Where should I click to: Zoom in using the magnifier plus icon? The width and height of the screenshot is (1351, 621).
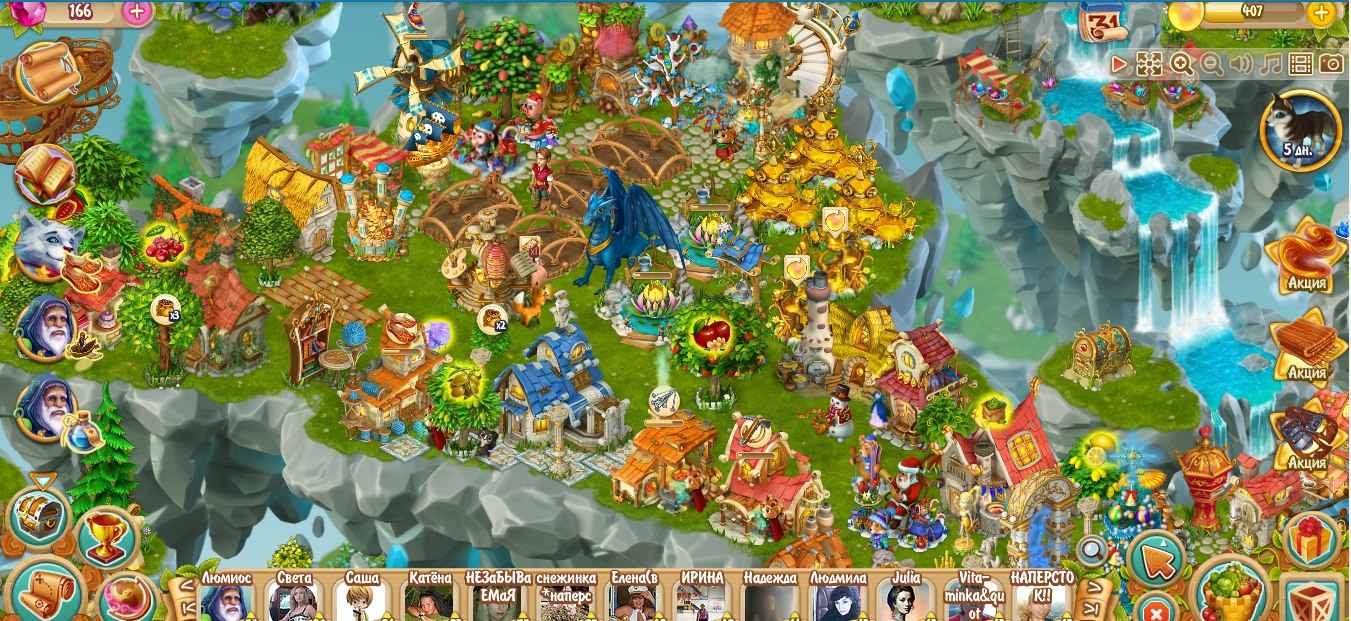pos(1181,65)
